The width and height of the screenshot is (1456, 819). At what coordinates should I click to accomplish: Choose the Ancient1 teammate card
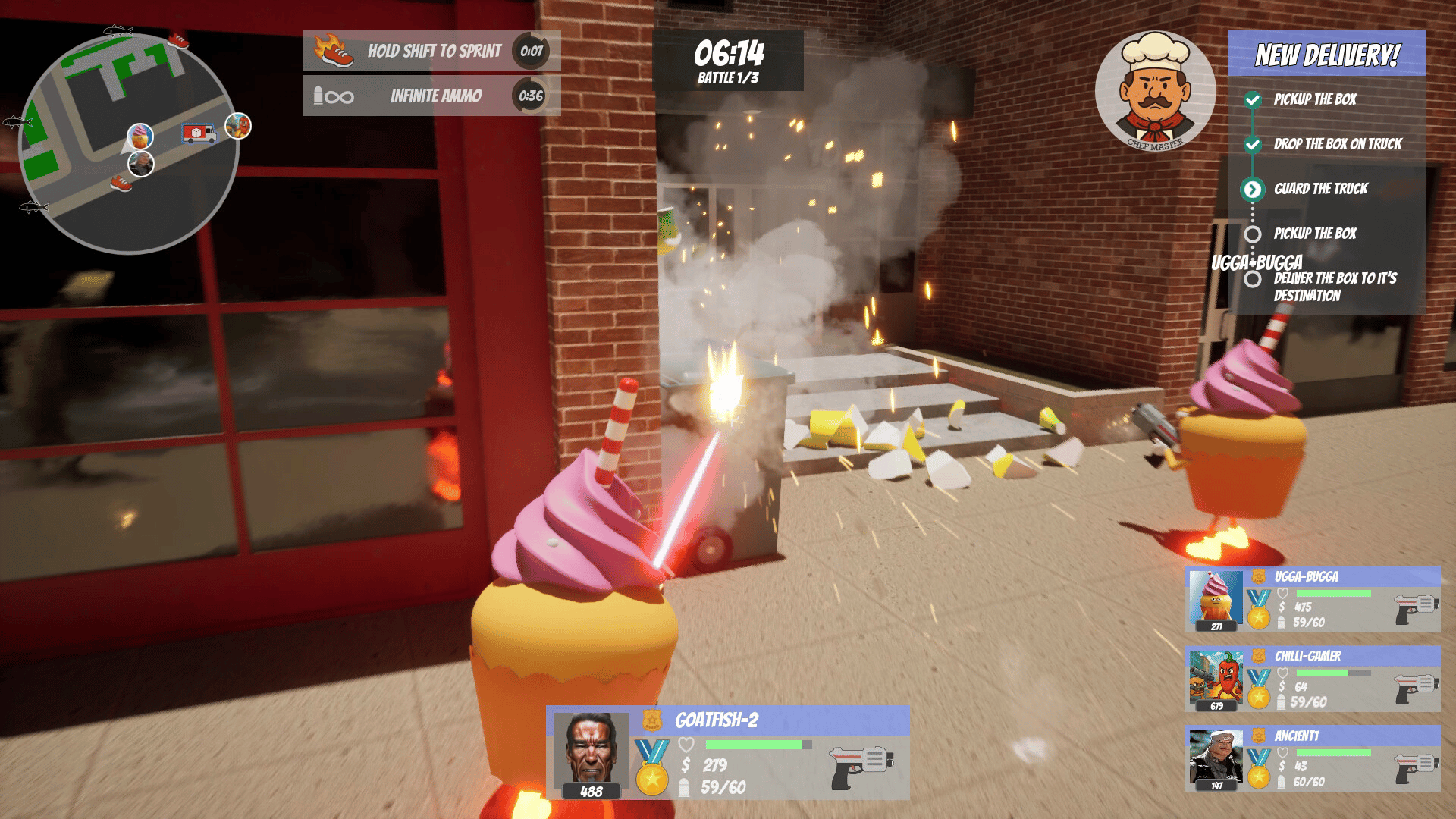(x=1312, y=759)
